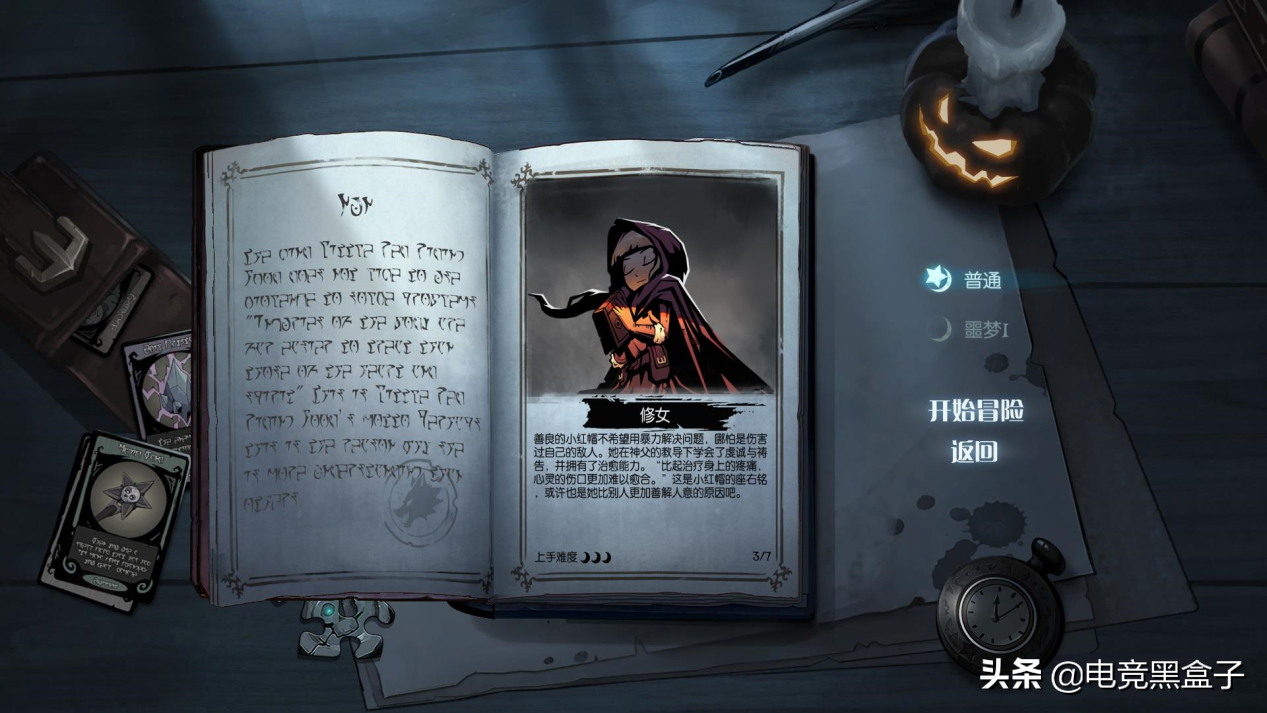The image size is (1267, 713).
Task: Choose the 噩梦I nightmare difficulty
Action: (984, 330)
